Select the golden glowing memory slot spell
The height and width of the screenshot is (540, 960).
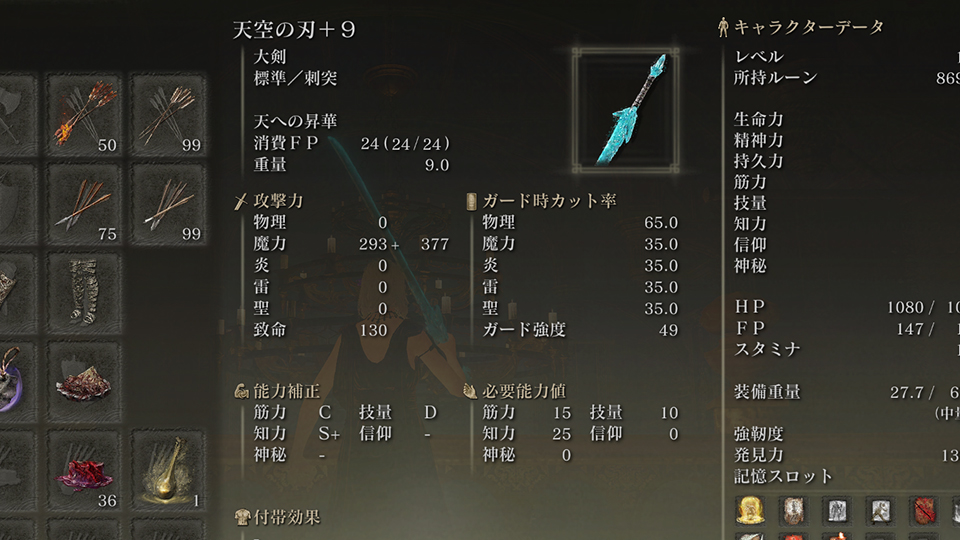click(750, 511)
